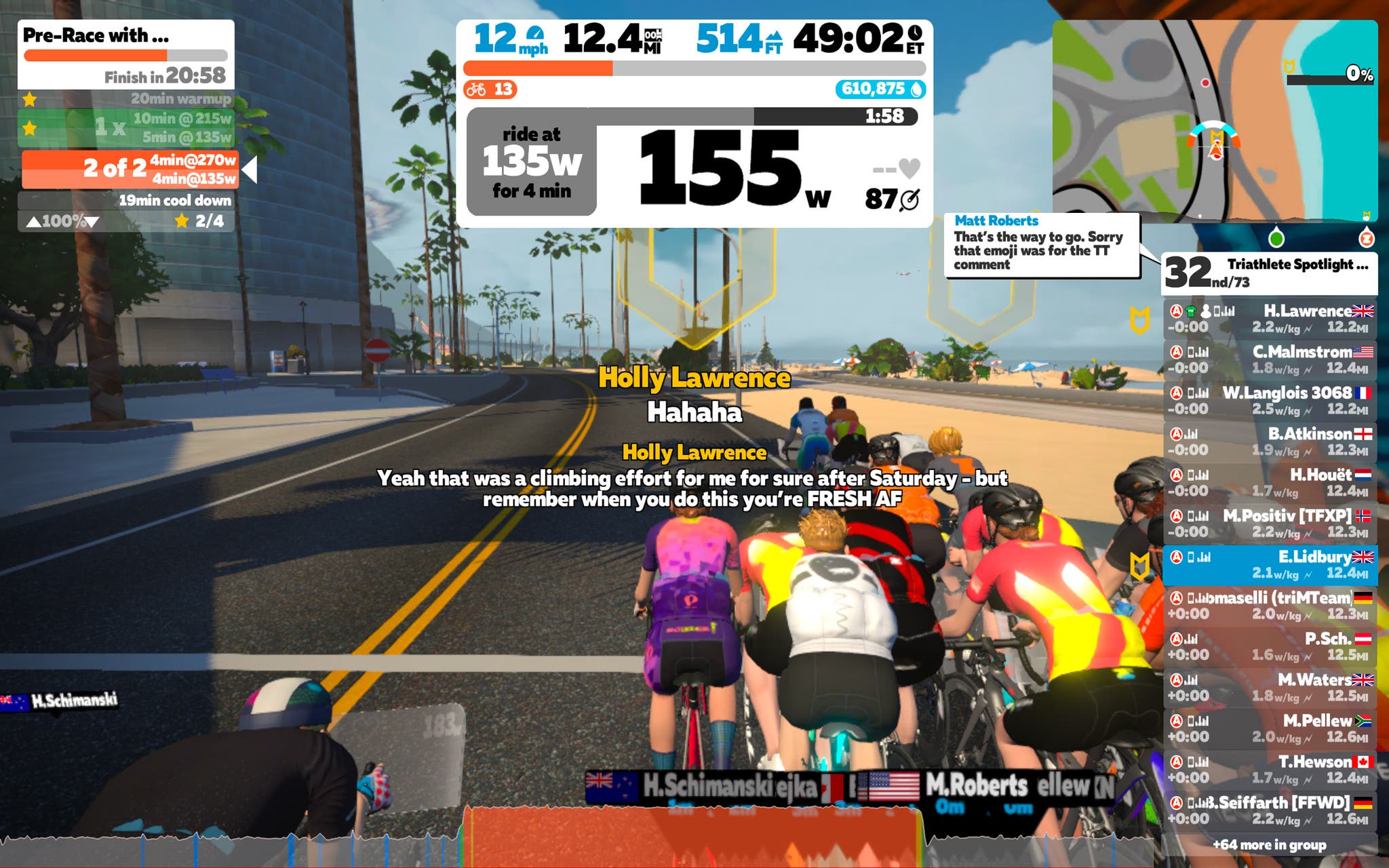
Task: Lower workout intensity with the down arrow
Action: (x=92, y=222)
